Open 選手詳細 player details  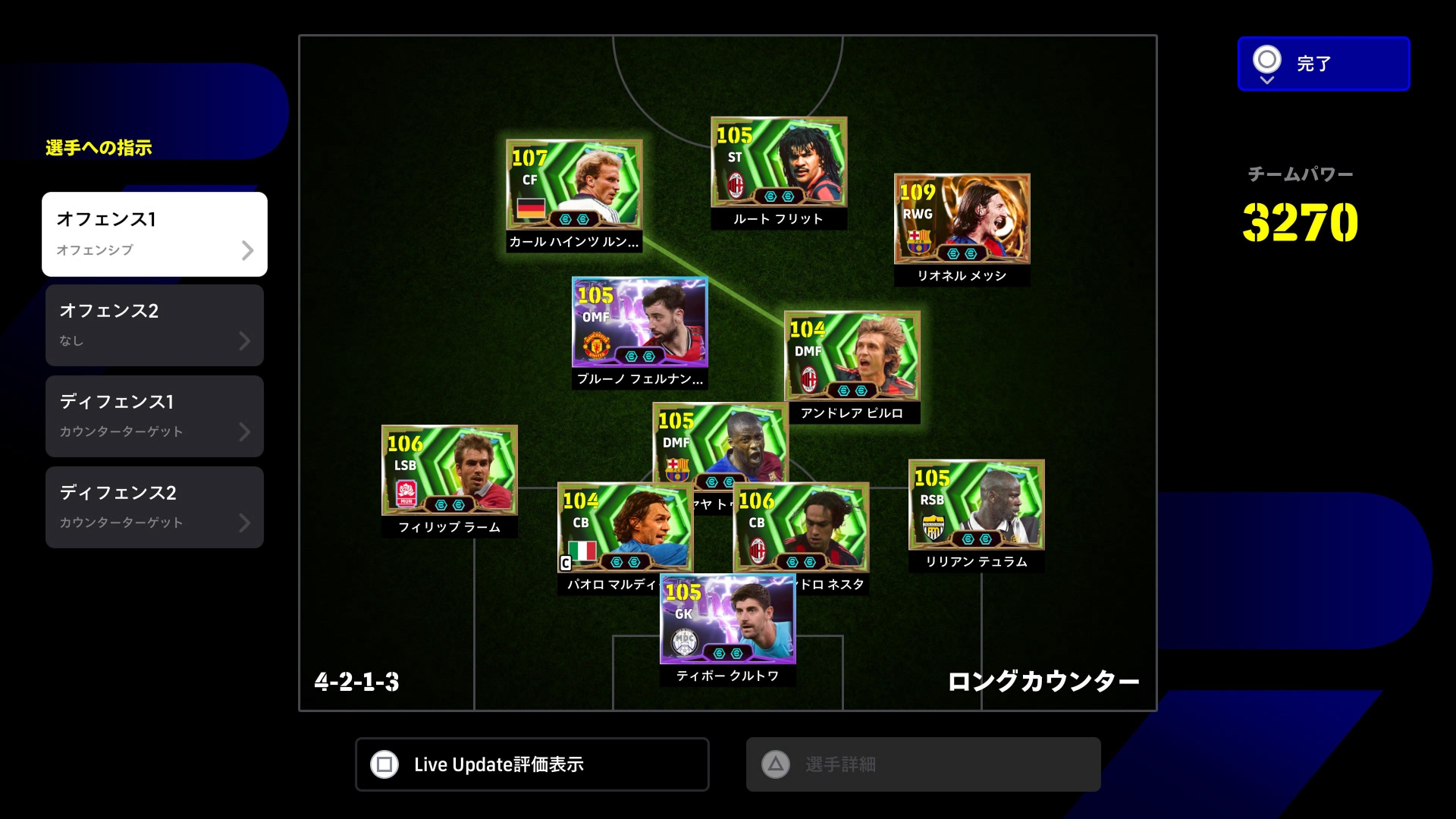click(x=923, y=764)
